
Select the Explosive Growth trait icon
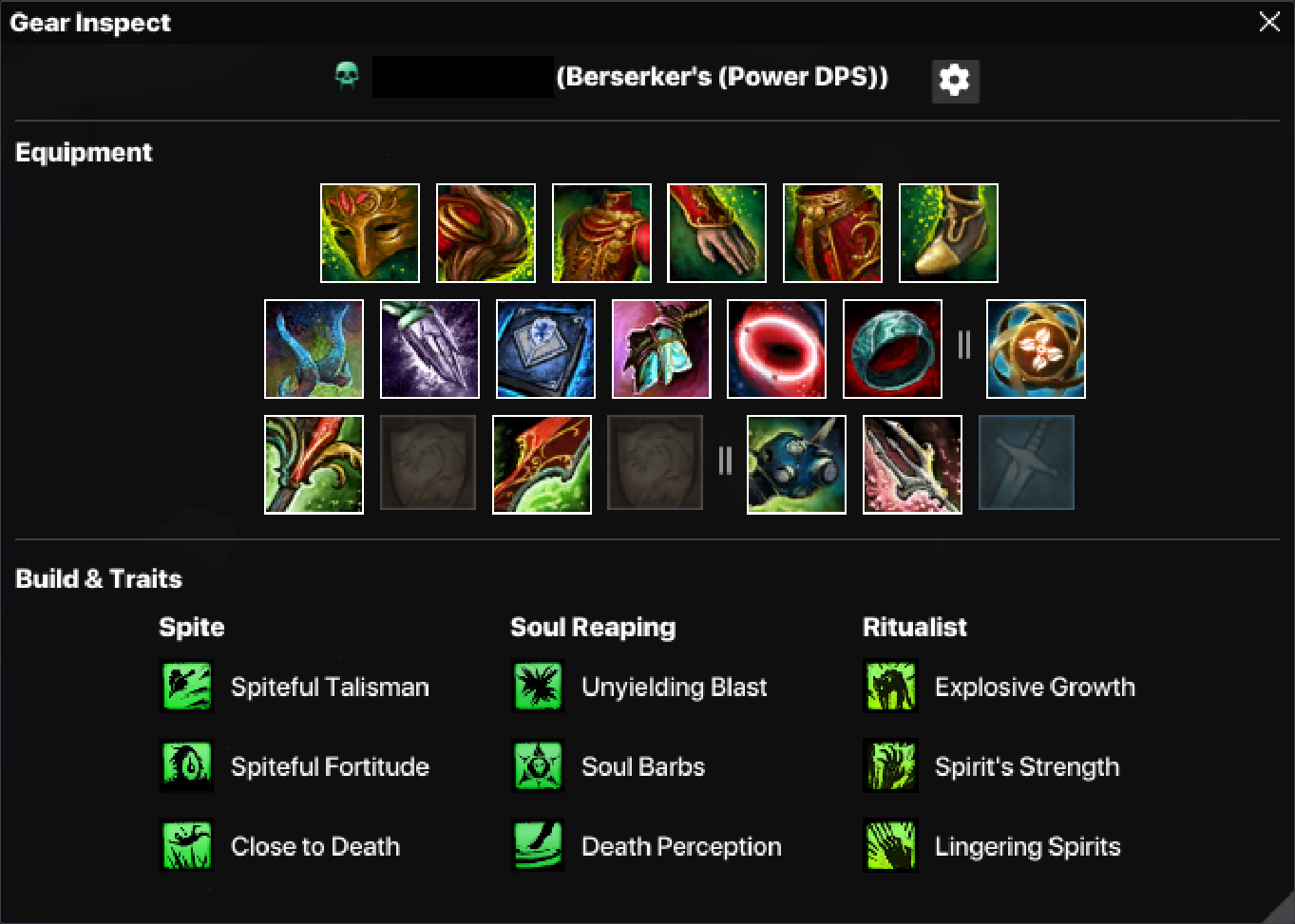point(890,687)
